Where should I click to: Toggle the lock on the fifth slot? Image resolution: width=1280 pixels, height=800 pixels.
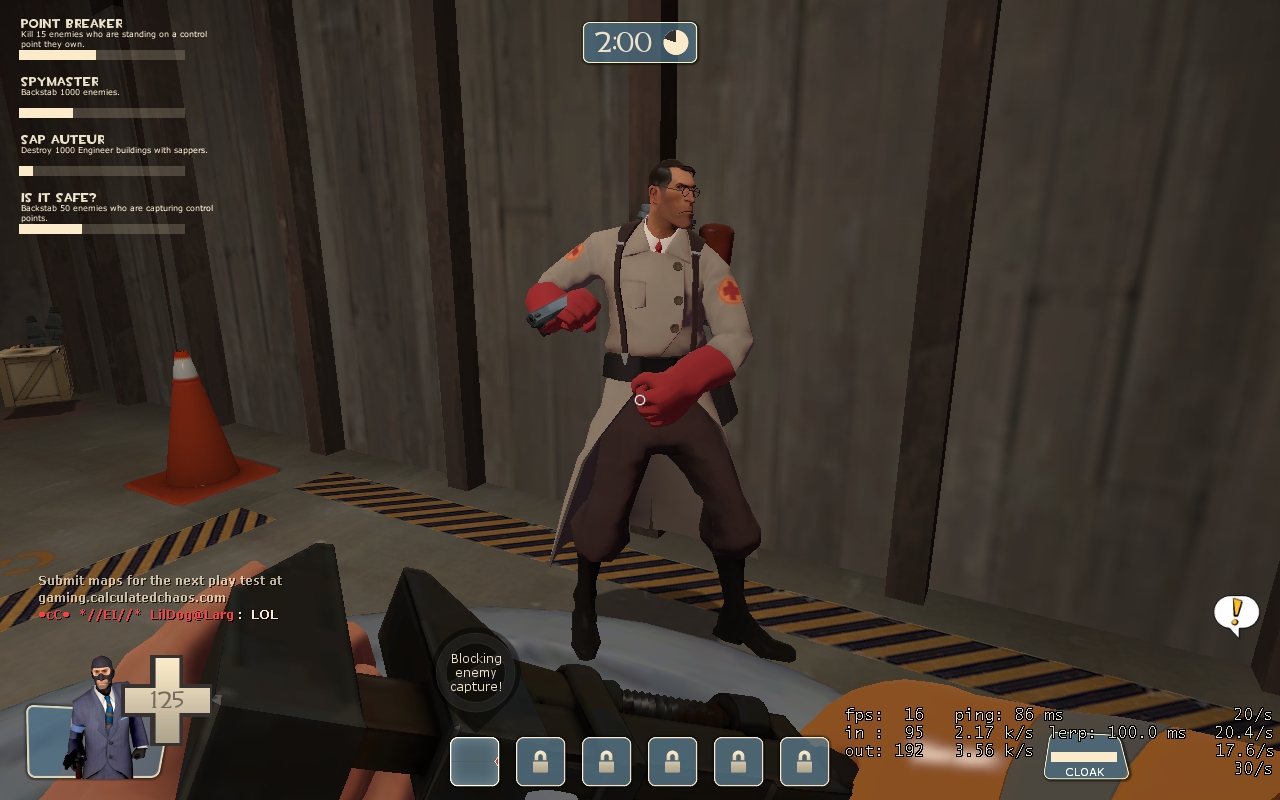point(738,761)
